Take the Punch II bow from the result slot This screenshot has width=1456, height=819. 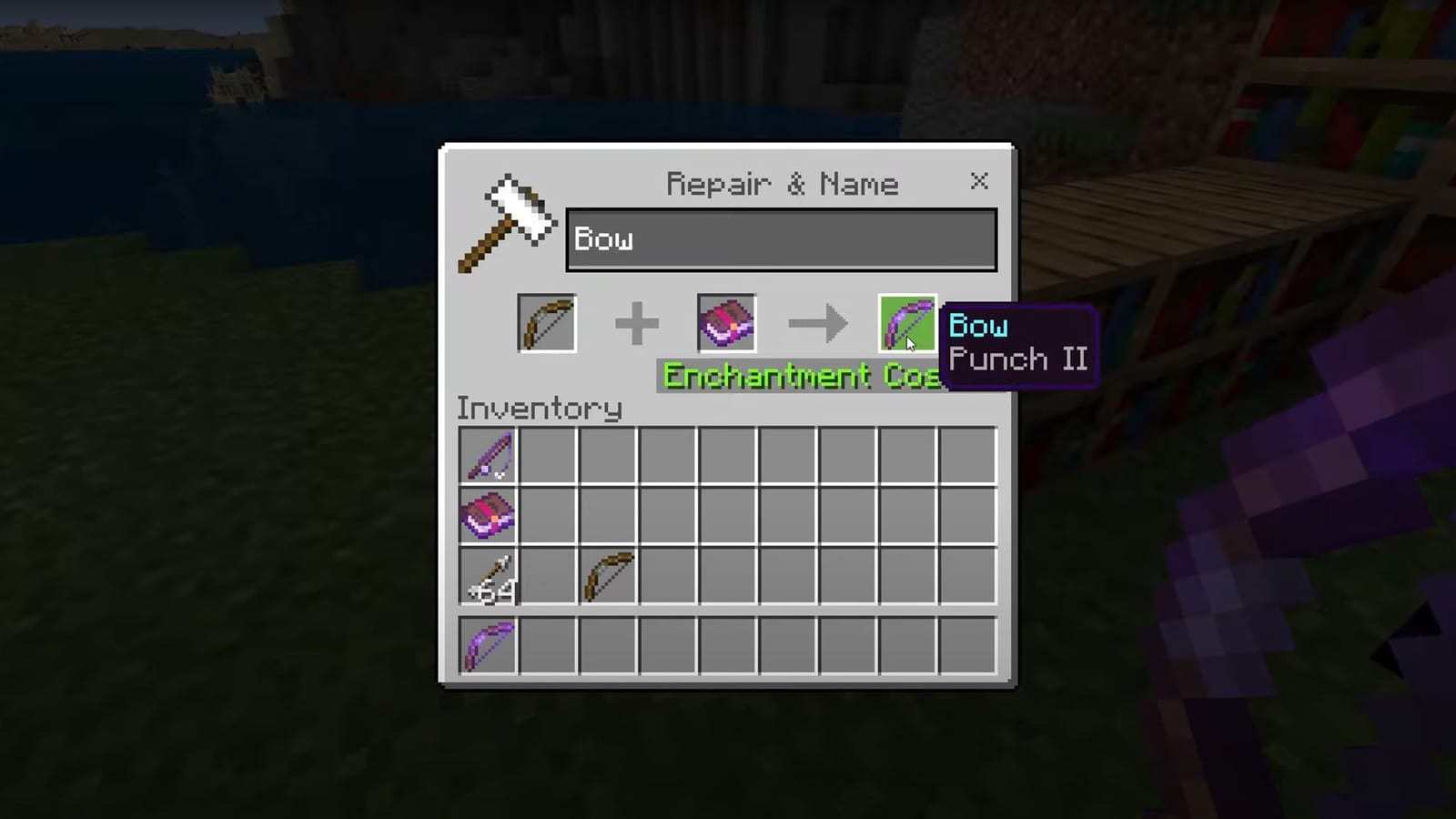pyautogui.click(x=906, y=325)
